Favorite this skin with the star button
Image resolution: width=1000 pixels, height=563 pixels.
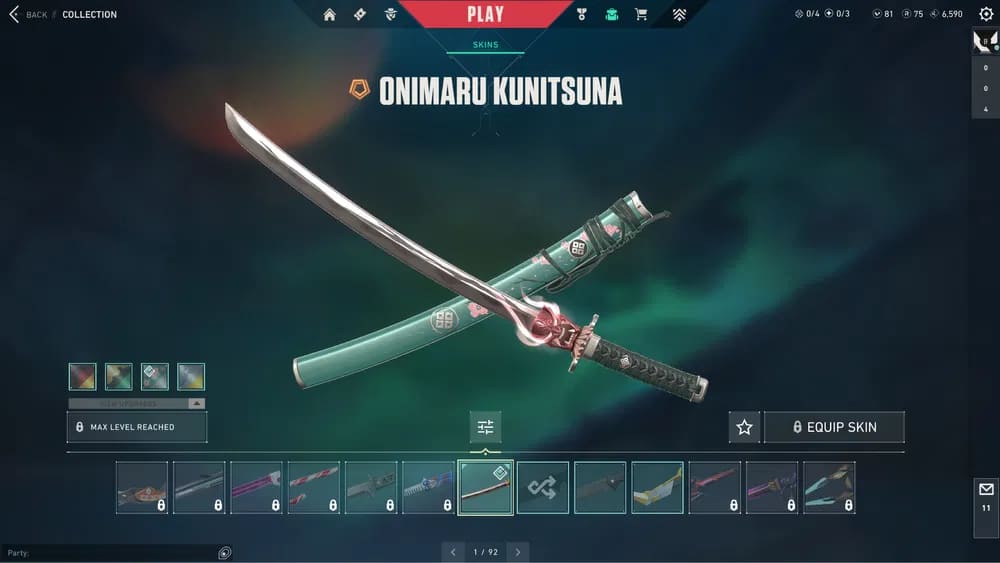[x=744, y=427]
